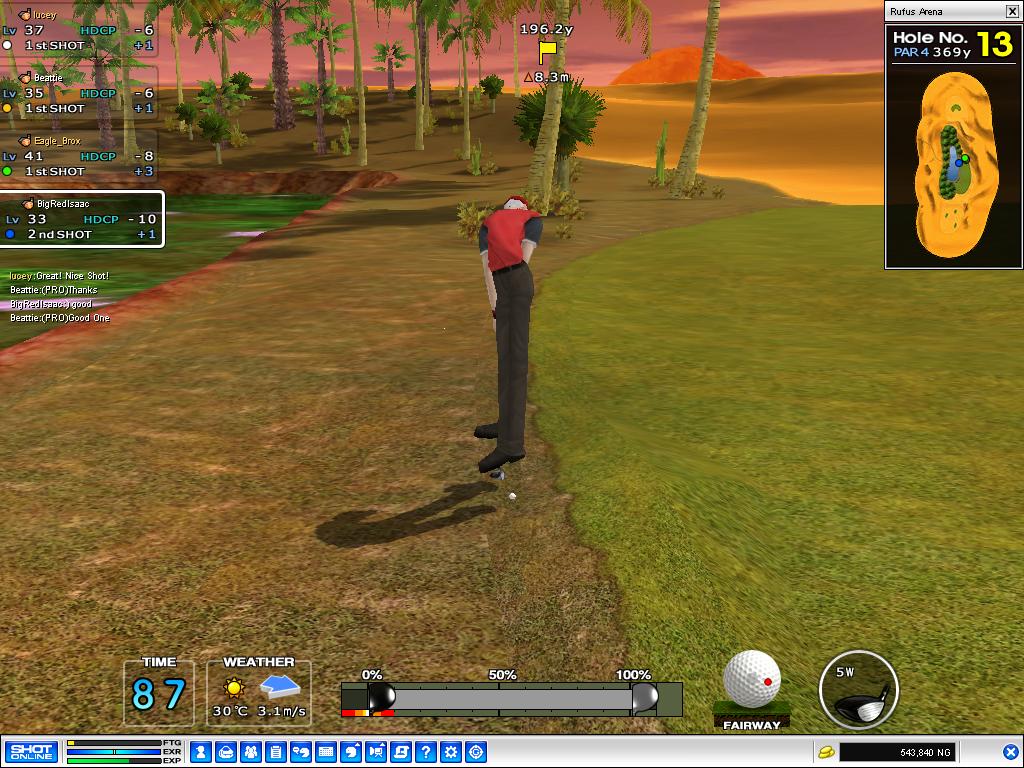Open the clipboard scorecard toolbar icon
This screenshot has height=768, width=1024.
point(276,752)
